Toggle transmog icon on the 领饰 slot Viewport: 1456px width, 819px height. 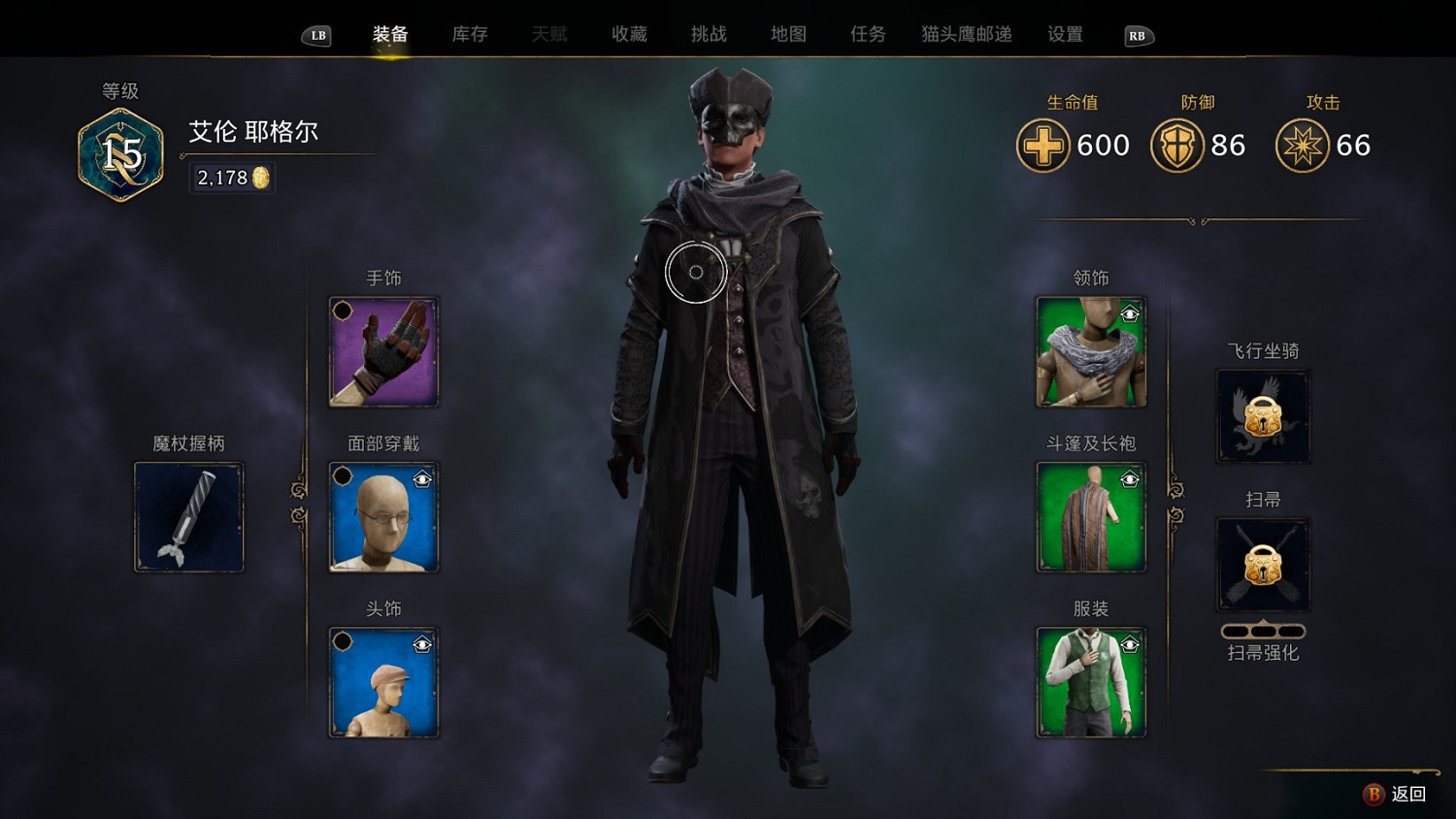pos(1130,312)
